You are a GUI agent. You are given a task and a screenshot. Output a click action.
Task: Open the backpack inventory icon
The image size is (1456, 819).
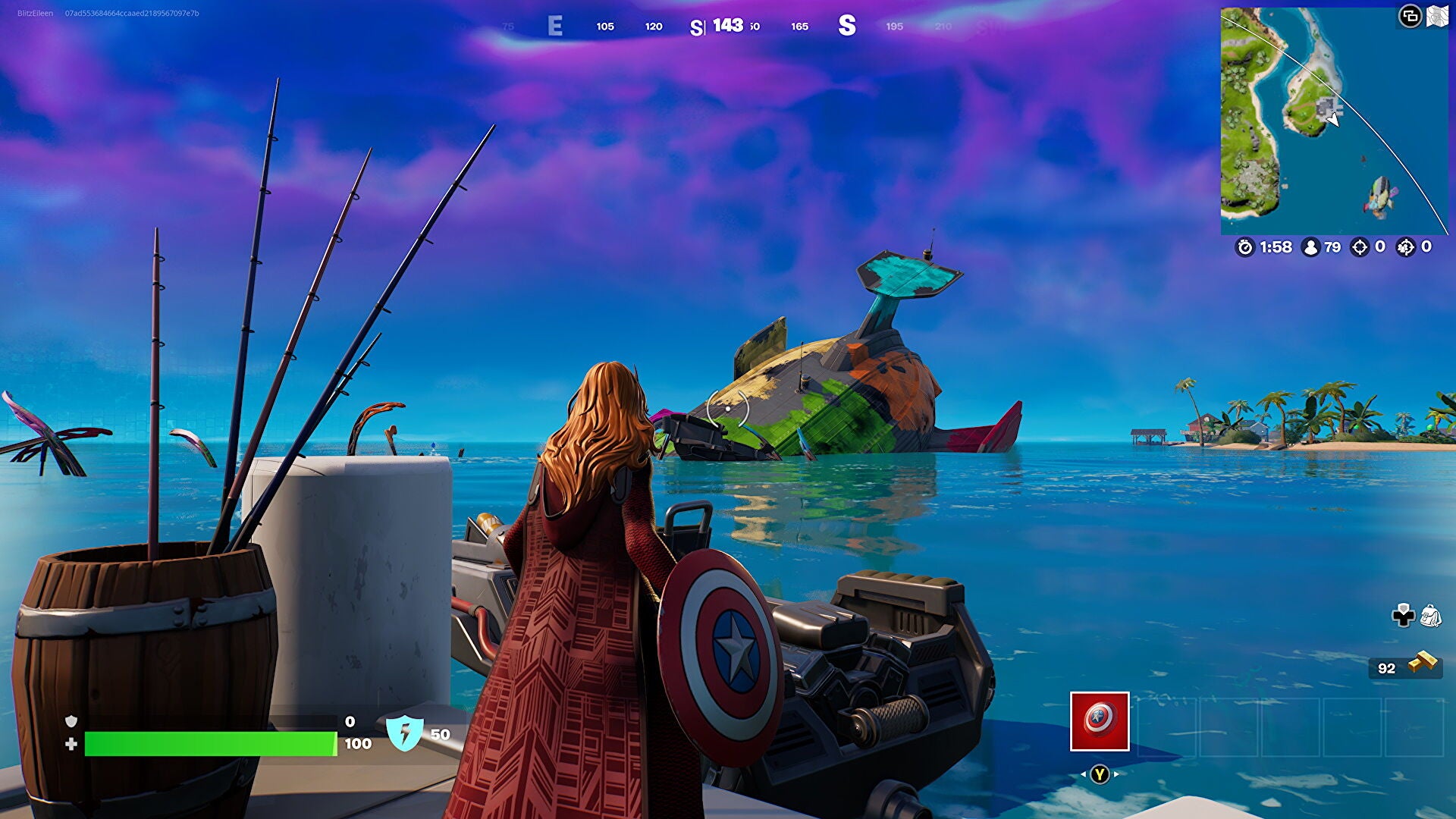coord(1430,616)
